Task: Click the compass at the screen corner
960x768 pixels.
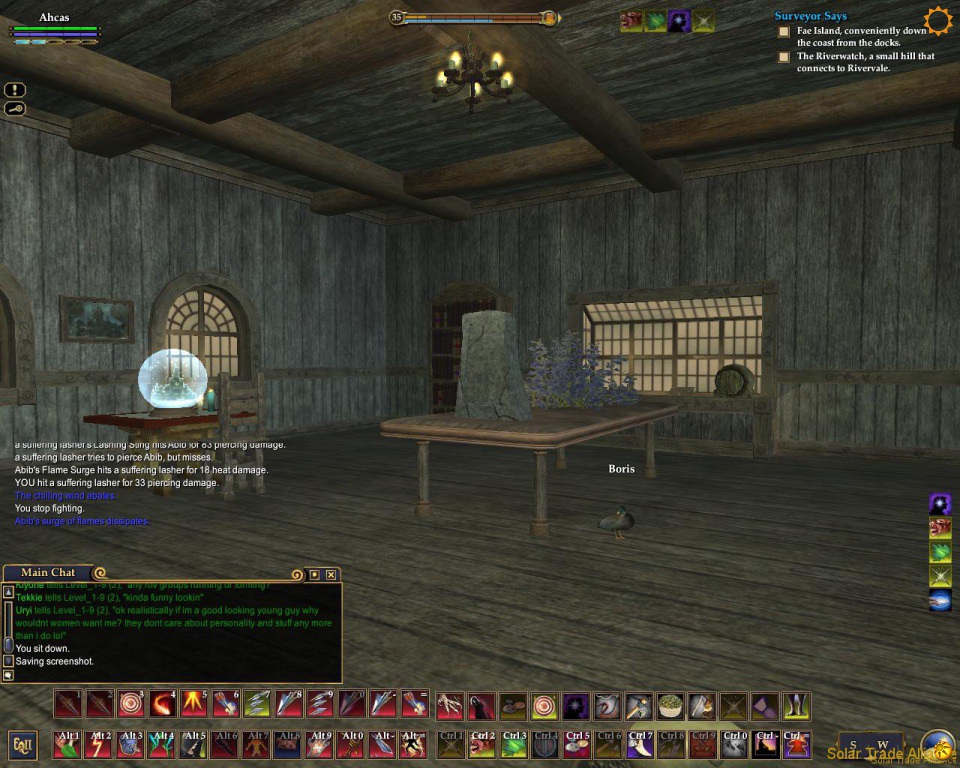Action: click(937, 747)
